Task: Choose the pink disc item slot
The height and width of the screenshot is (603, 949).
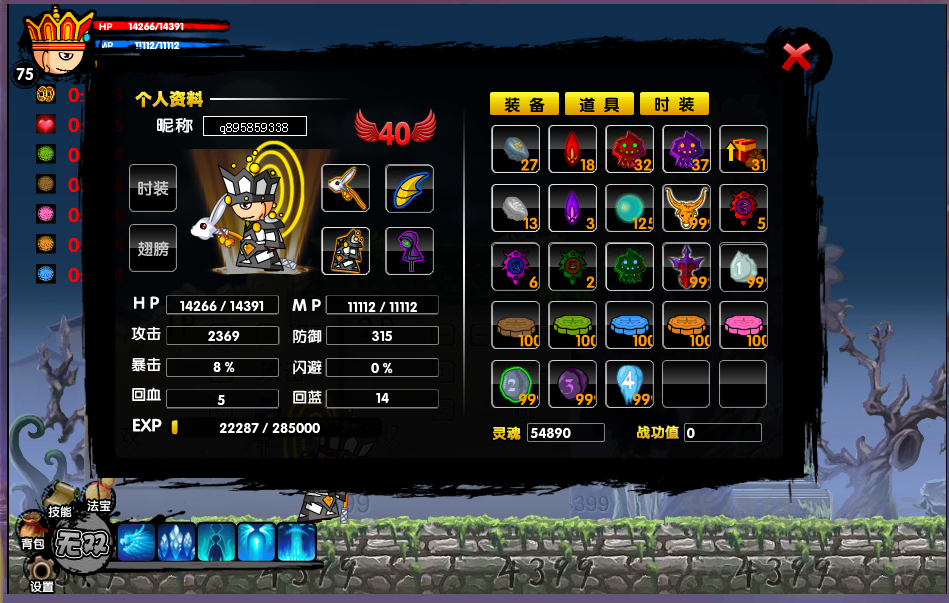Action: tap(743, 325)
